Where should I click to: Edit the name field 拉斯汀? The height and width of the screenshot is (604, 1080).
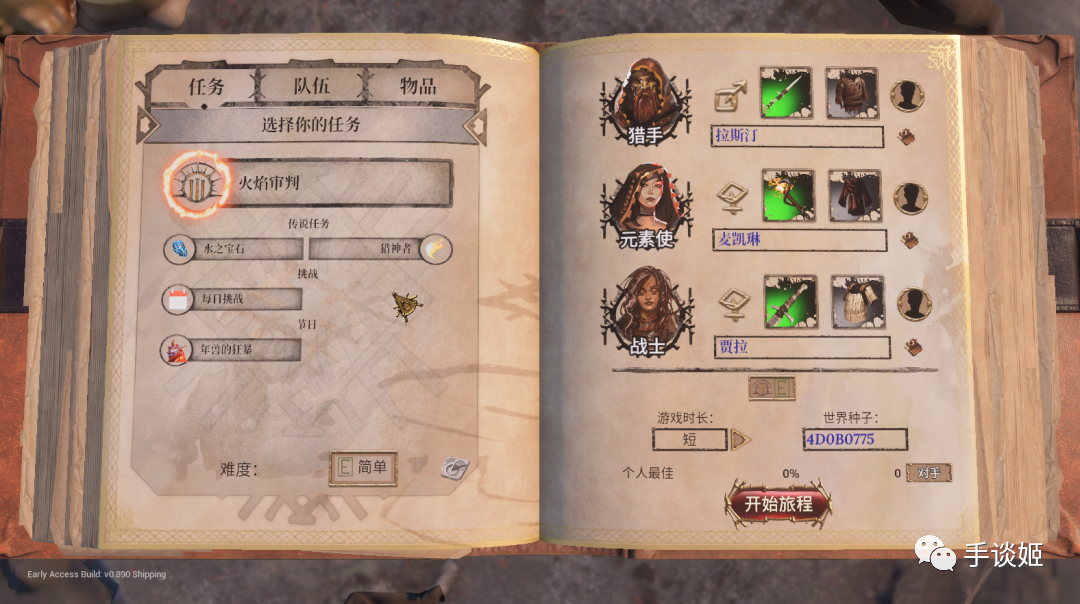tap(797, 136)
